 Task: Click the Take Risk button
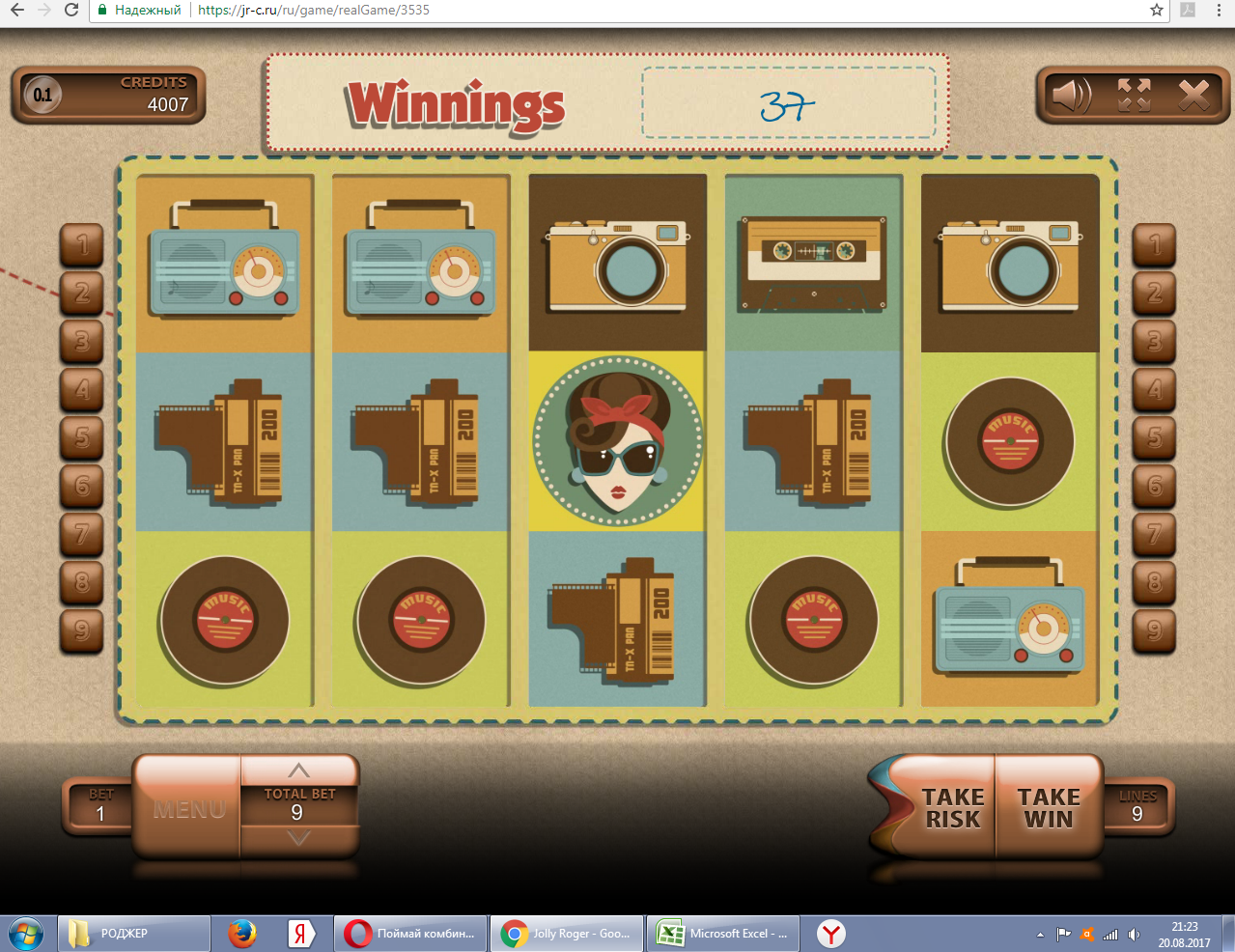(x=951, y=808)
